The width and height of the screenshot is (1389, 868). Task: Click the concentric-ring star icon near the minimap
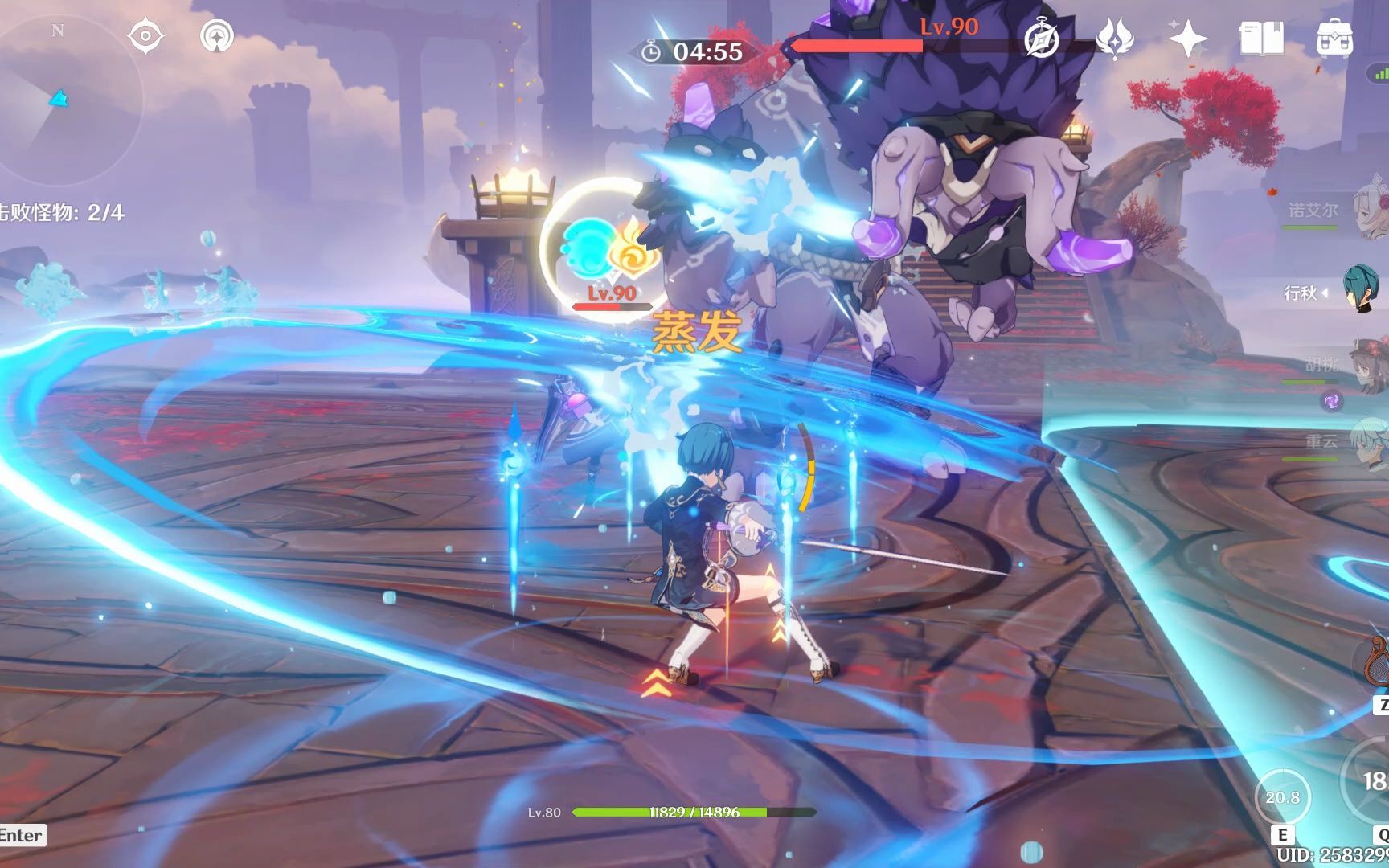pos(216,37)
